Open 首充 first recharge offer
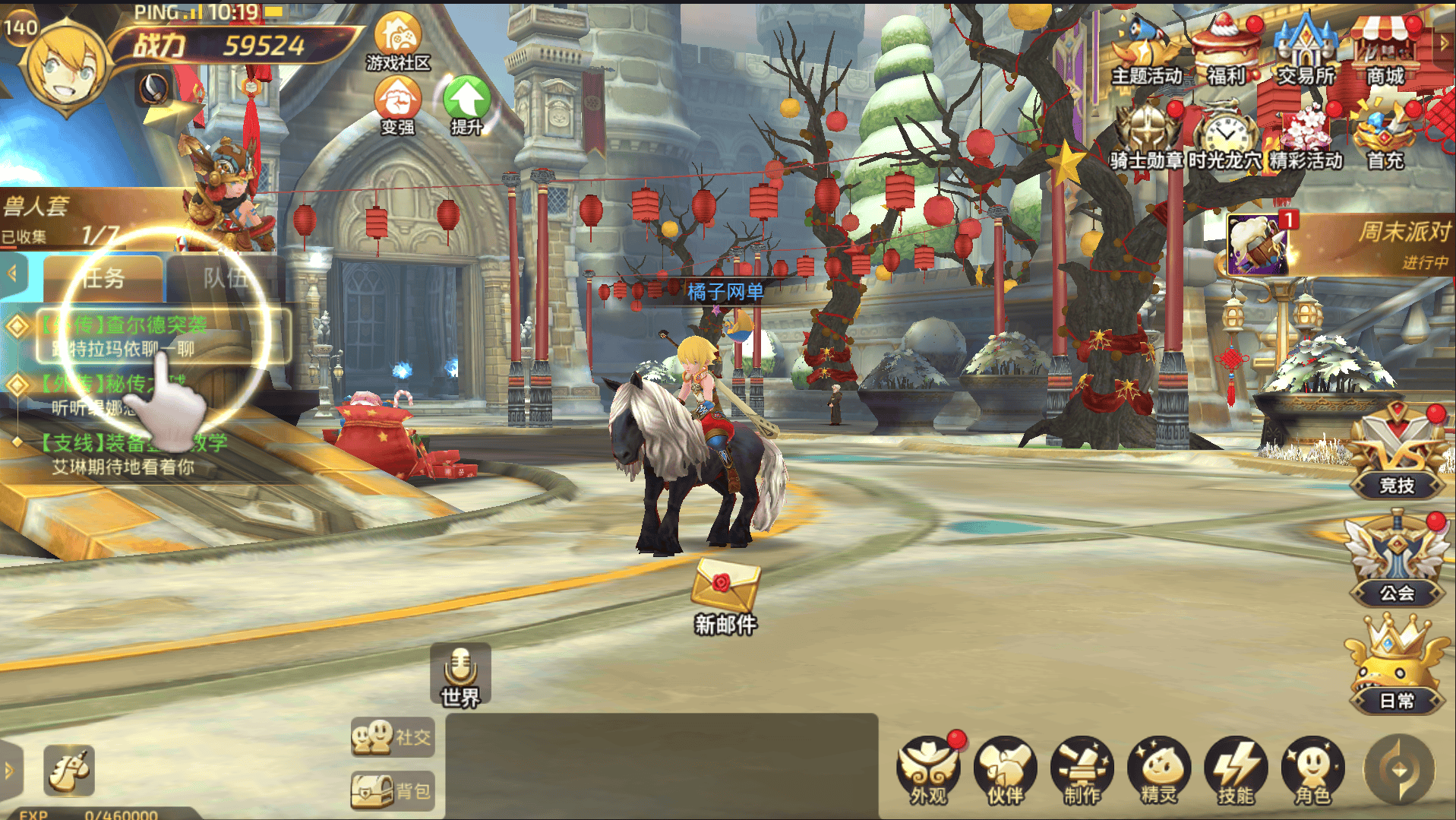The height and width of the screenshot is (820, 1456). tap(1385, 137)
